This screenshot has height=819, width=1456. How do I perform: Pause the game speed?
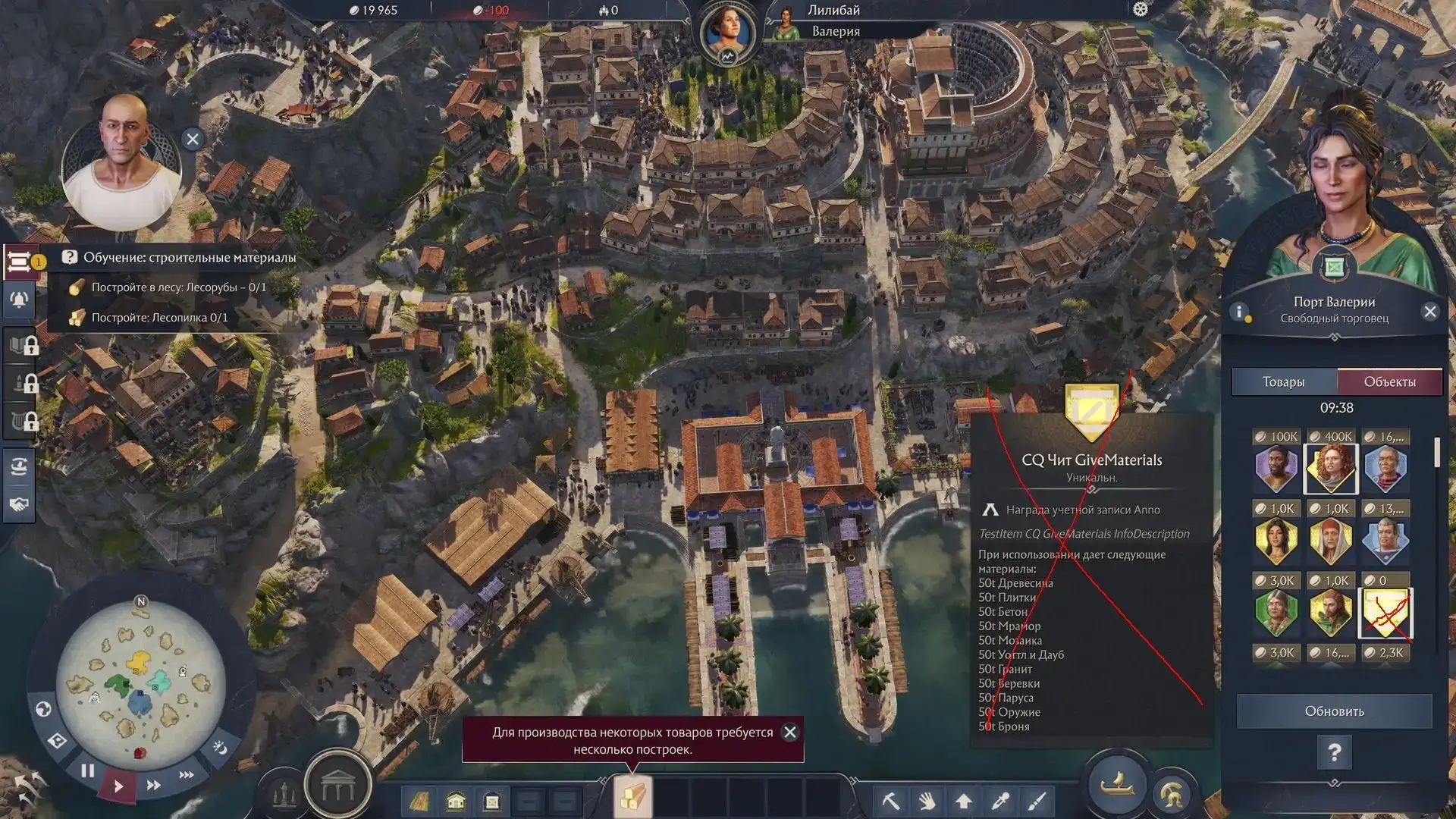coord(88,771)
